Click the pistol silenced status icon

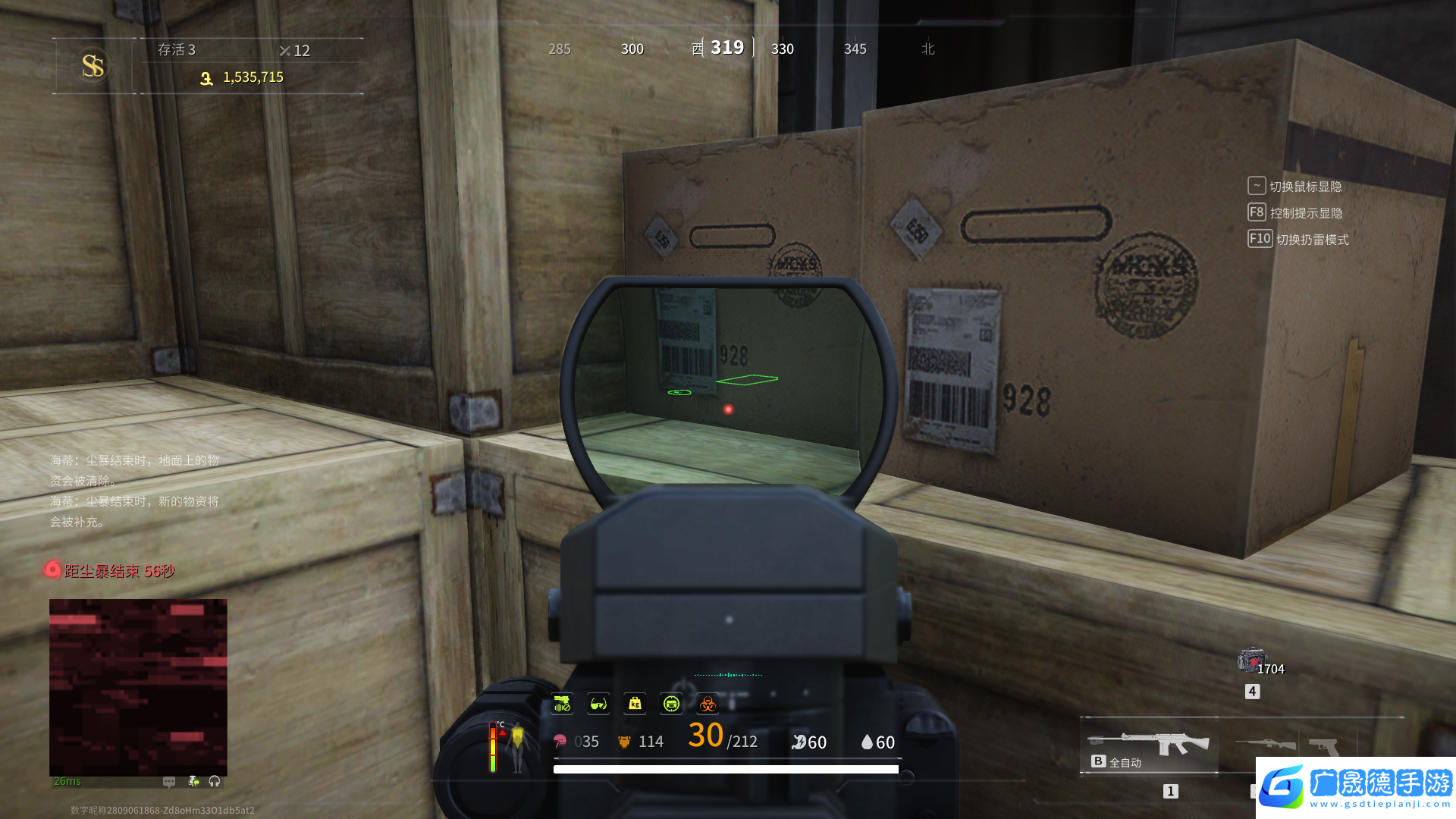click(x=562, y=704)
